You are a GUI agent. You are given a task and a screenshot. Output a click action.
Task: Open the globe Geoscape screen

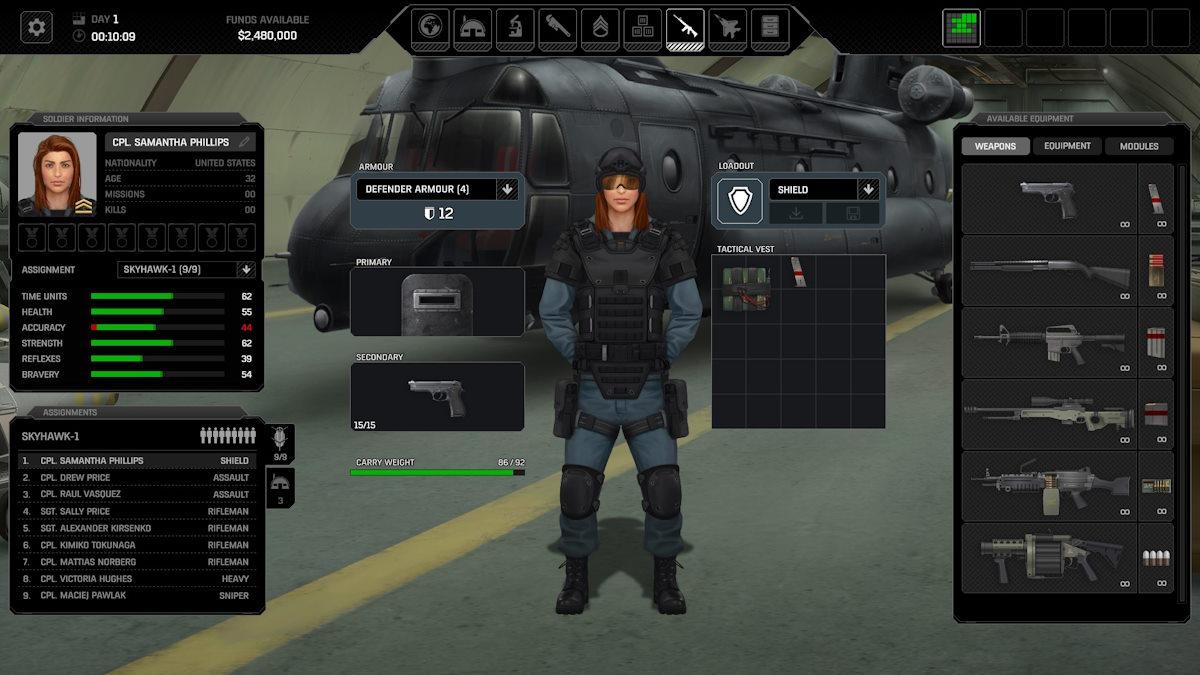pos(433,27)
